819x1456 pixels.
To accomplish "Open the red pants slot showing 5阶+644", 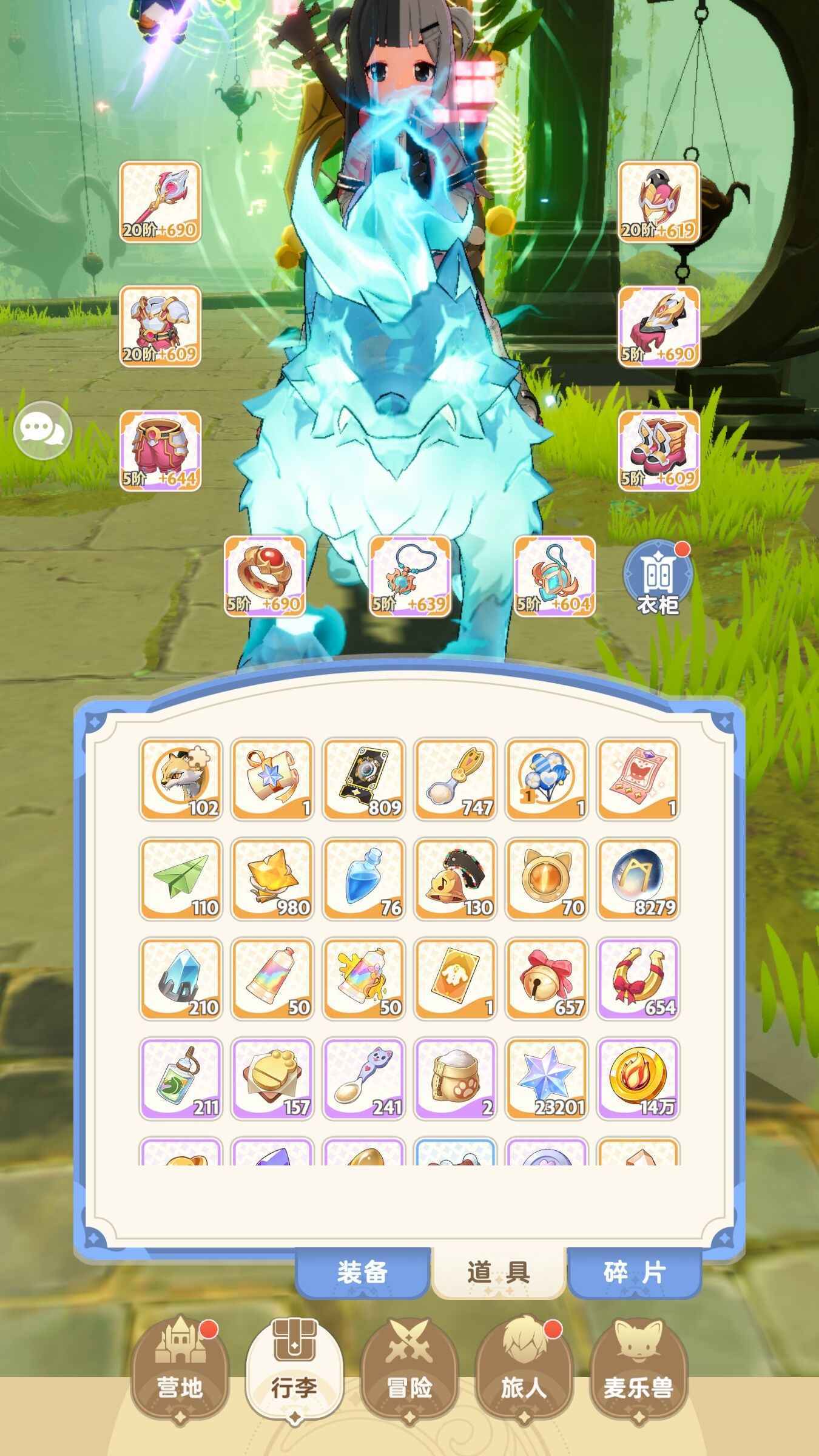I will (161, 455).
